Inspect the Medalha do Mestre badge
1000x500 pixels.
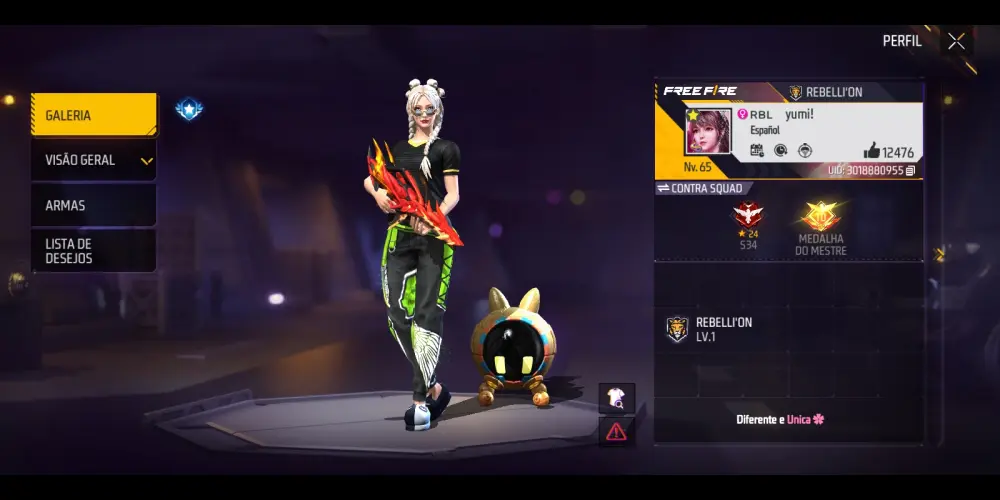[x=821, y=217]
